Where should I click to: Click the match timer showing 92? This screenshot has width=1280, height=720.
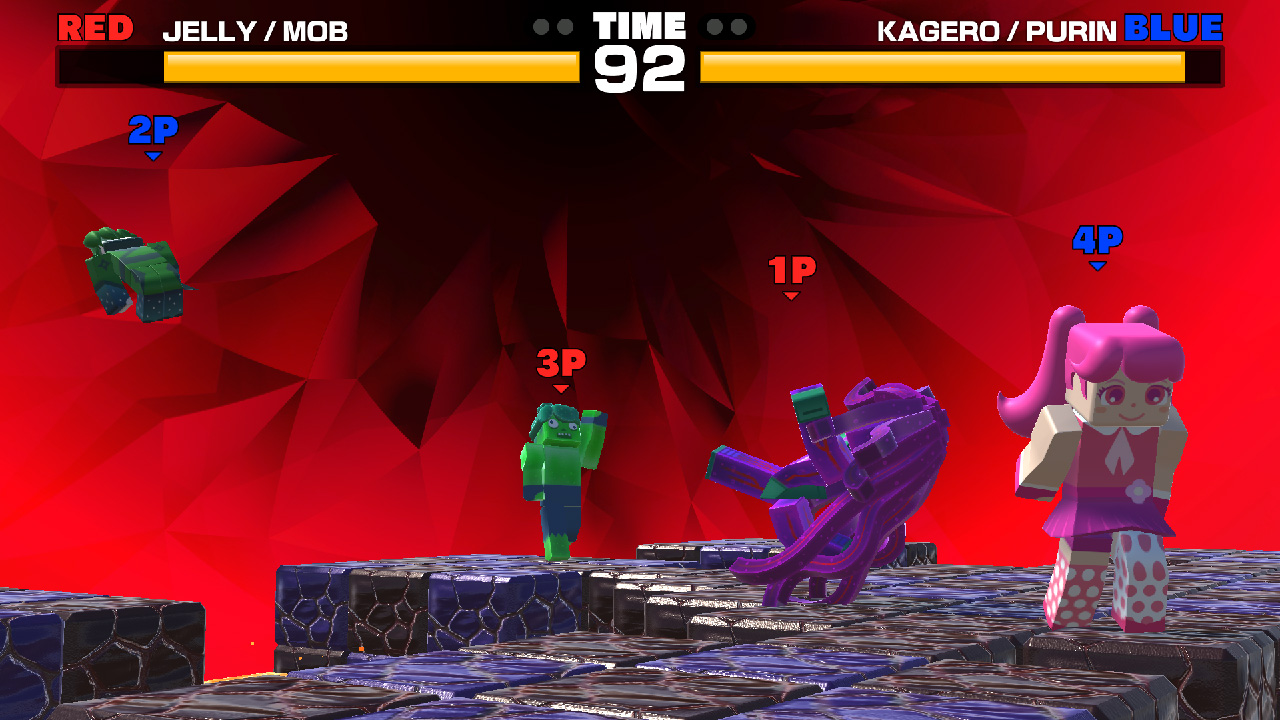[640, 68]
